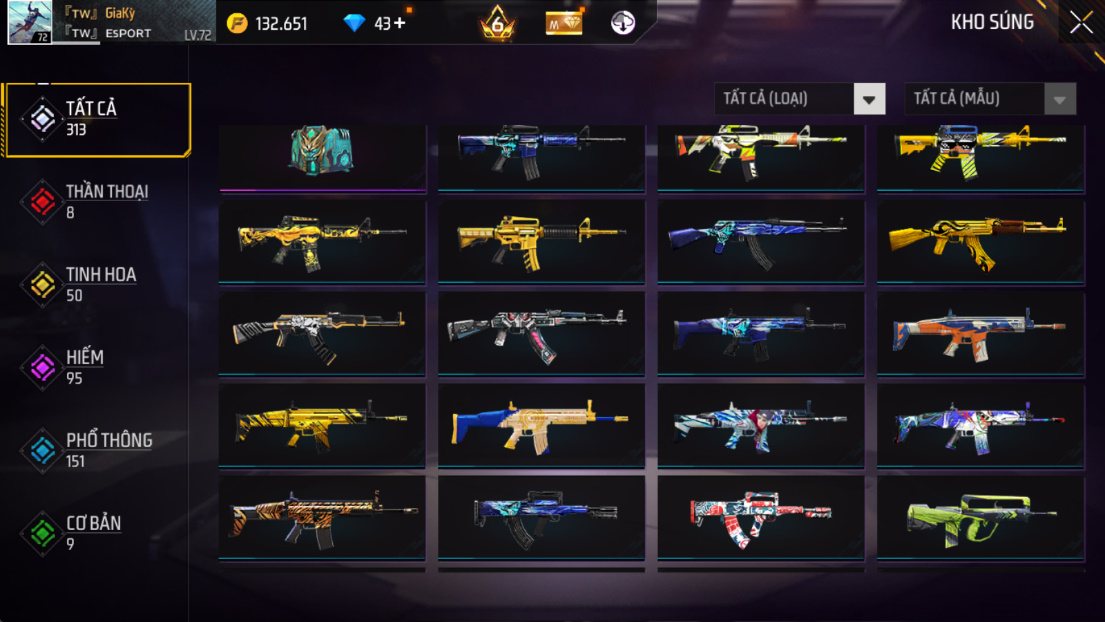Show the Hiếm rarity weapons
Viewport: 1105px width, 622px height.
(x=97, y=367)
